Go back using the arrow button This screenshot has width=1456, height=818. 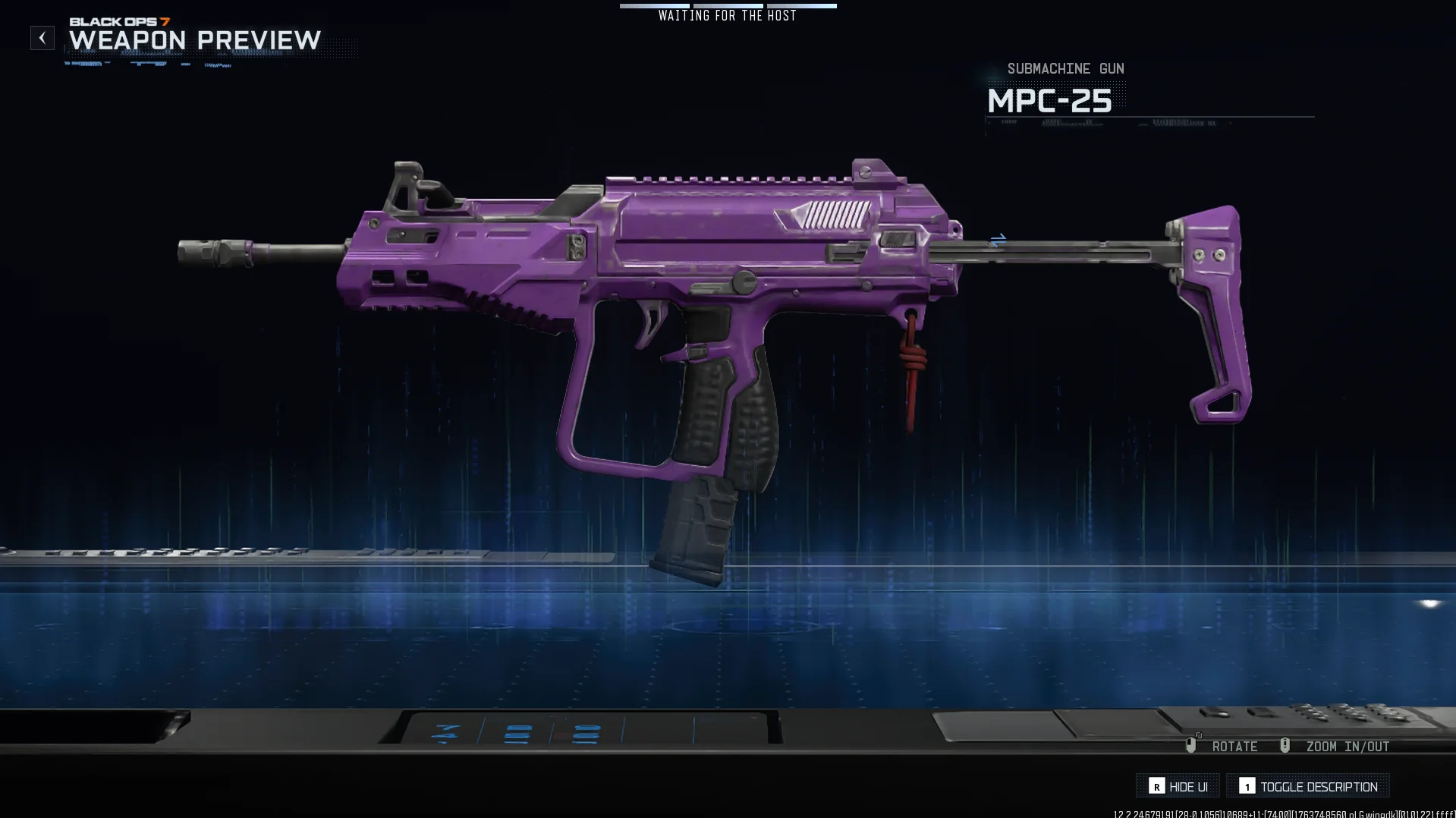(42, 38)
